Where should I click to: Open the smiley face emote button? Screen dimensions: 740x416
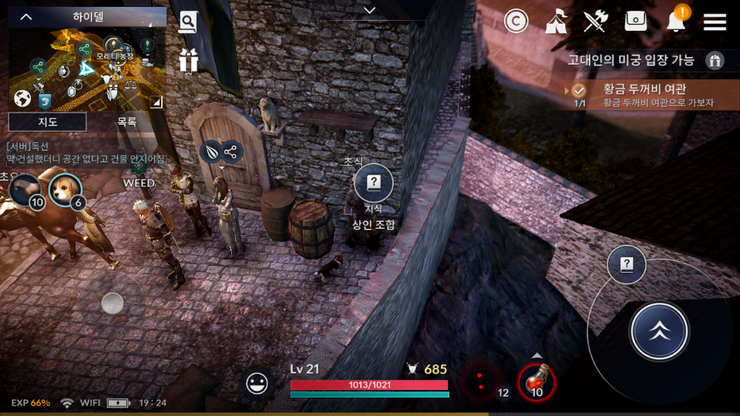[257, 382]
